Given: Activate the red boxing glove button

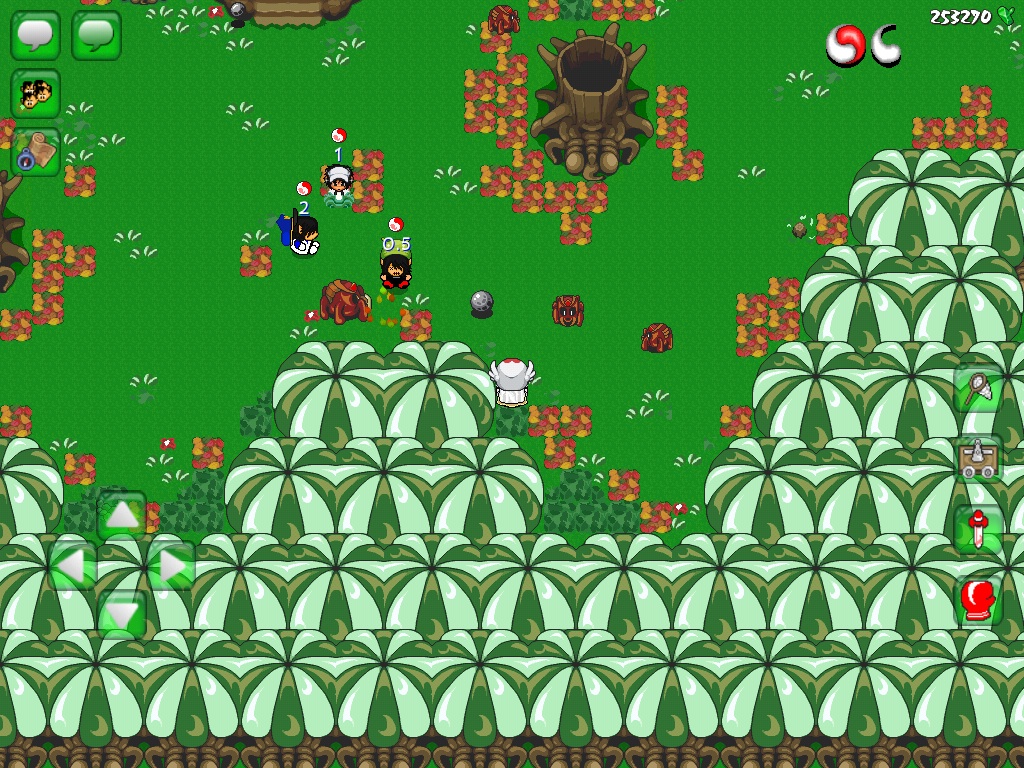Looking at the screenshot, I should [x=977, y=601].
